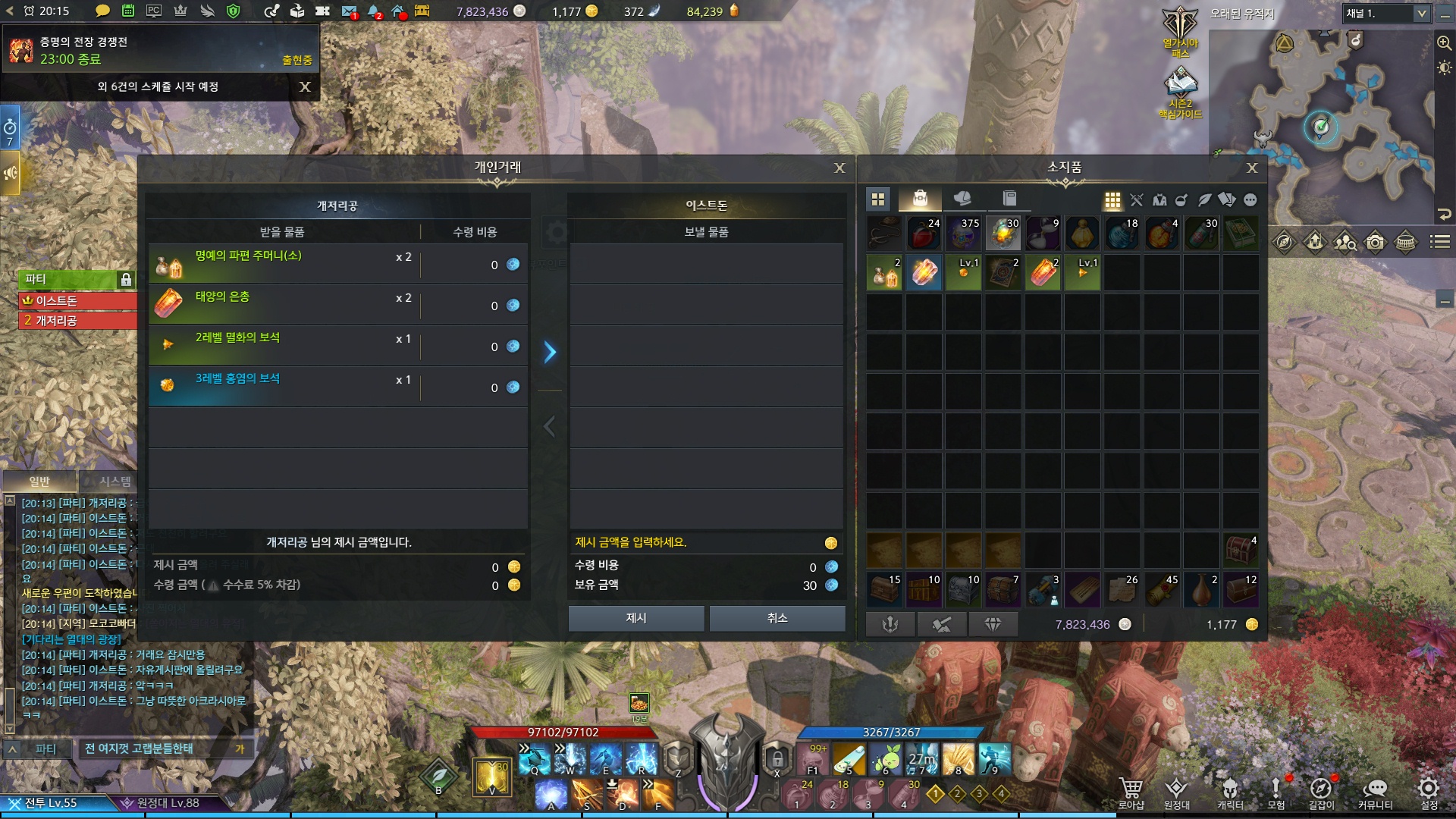Open the 설정 settings gear
This screenshot has height=819, width=1456.
(1429, 792)
